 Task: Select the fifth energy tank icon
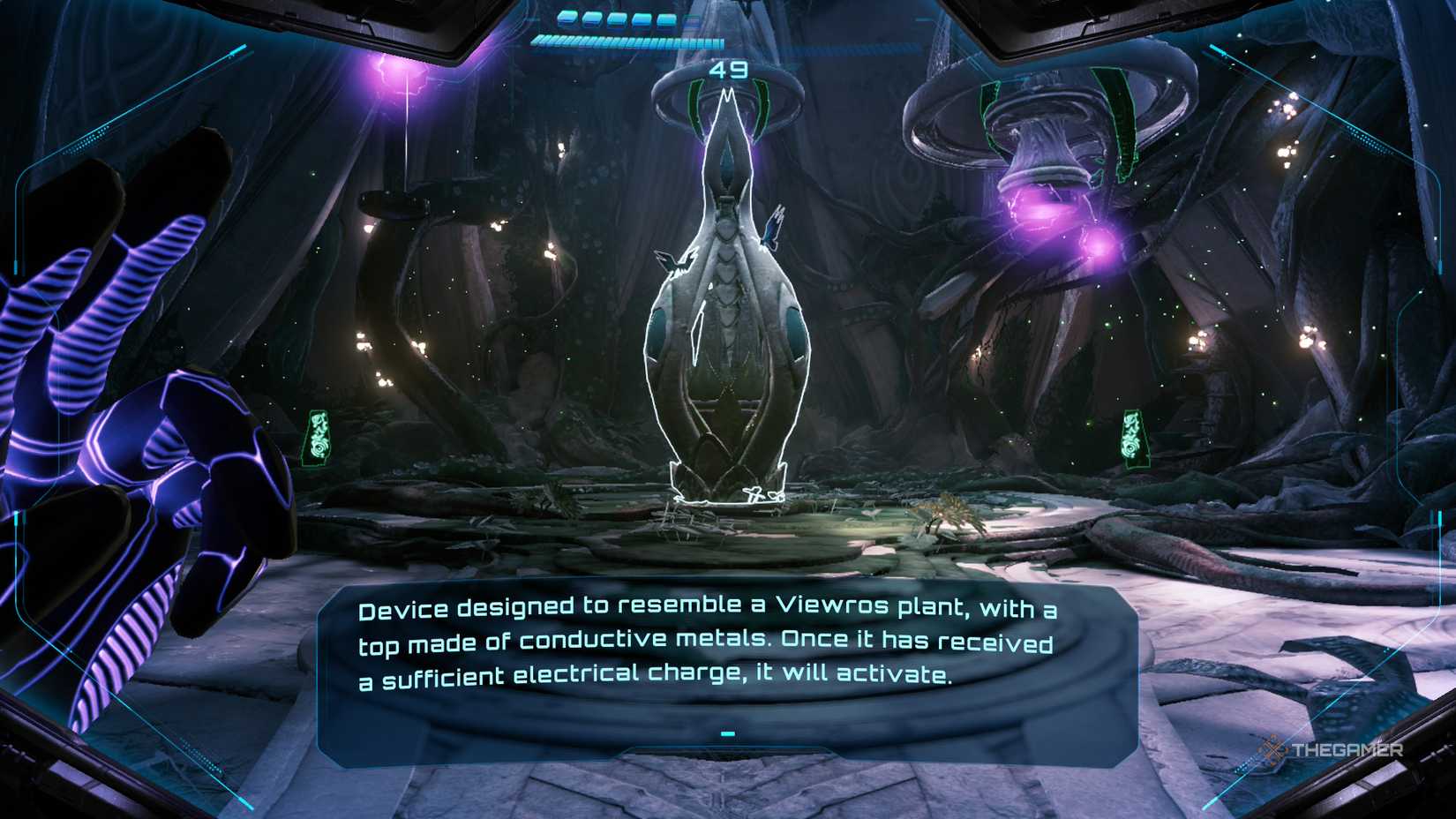tap(666, 19)
